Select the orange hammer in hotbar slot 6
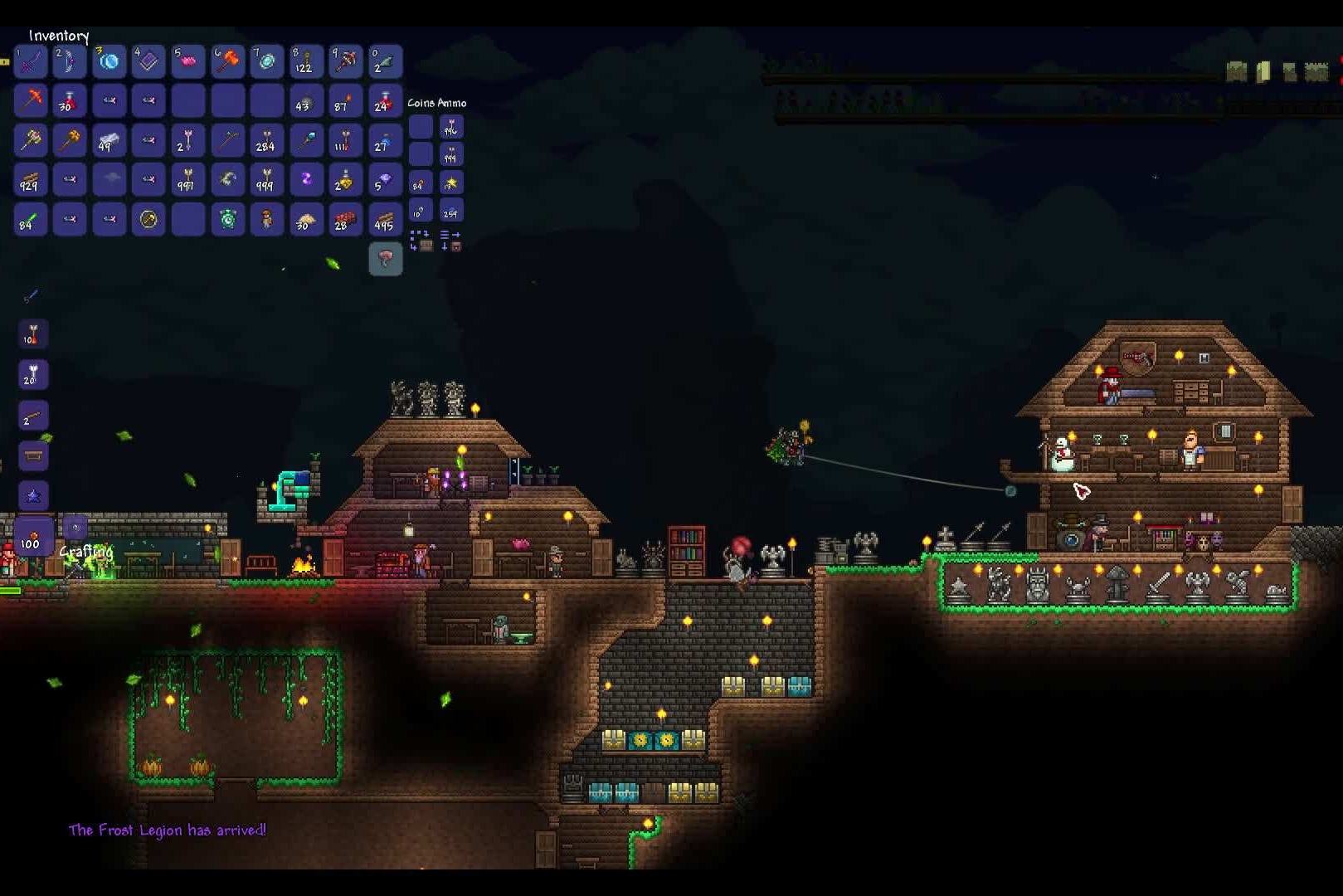 tap(228, 61)
